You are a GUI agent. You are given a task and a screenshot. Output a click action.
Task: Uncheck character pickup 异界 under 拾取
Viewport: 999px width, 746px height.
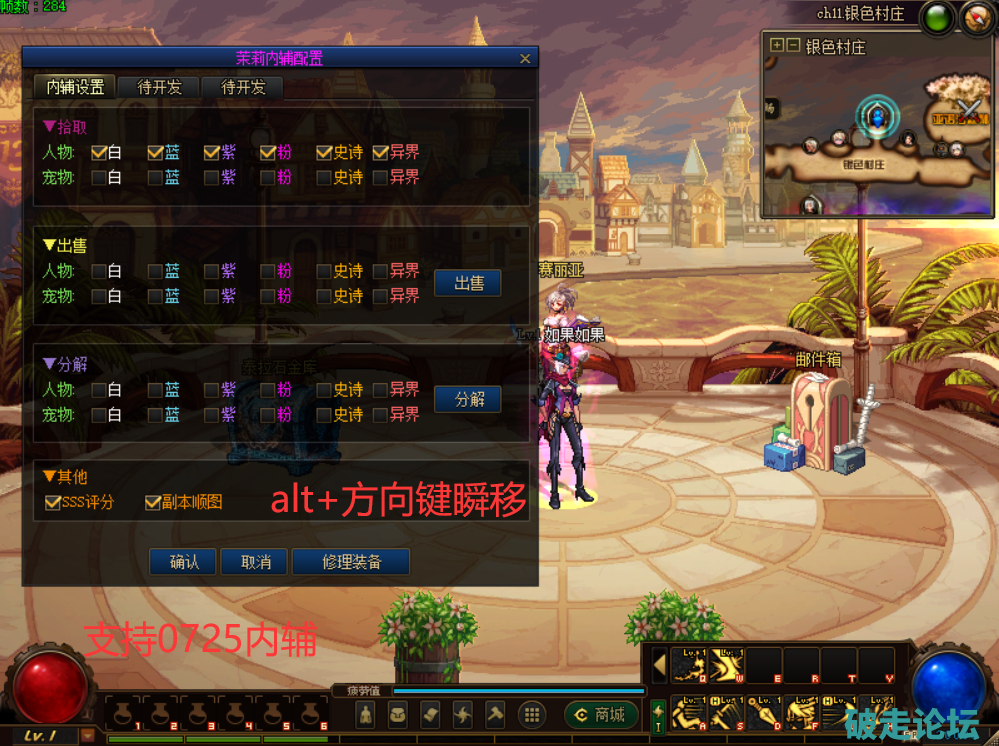(x=380, y=153)
